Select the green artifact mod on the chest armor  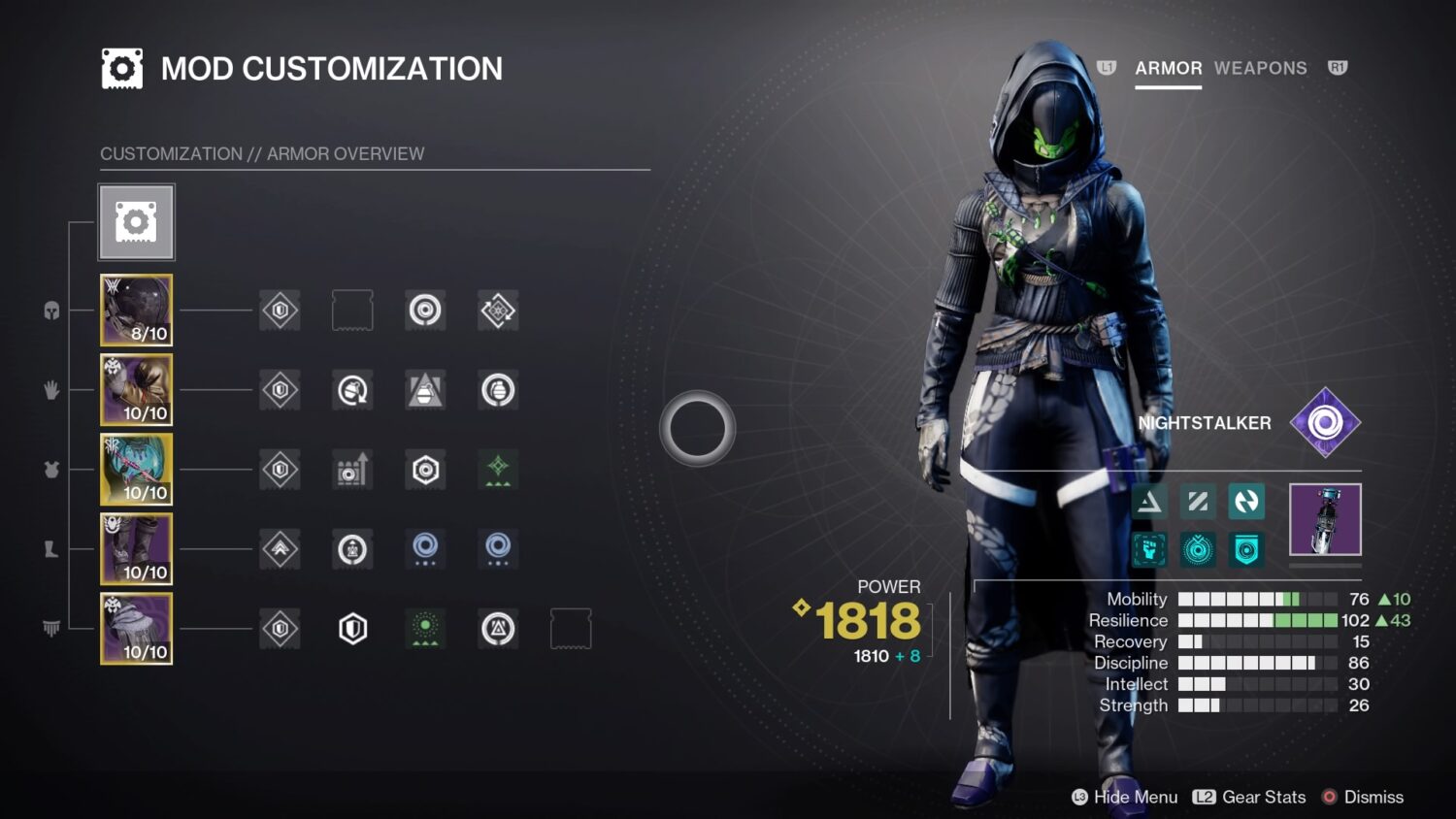click(498, 470)
